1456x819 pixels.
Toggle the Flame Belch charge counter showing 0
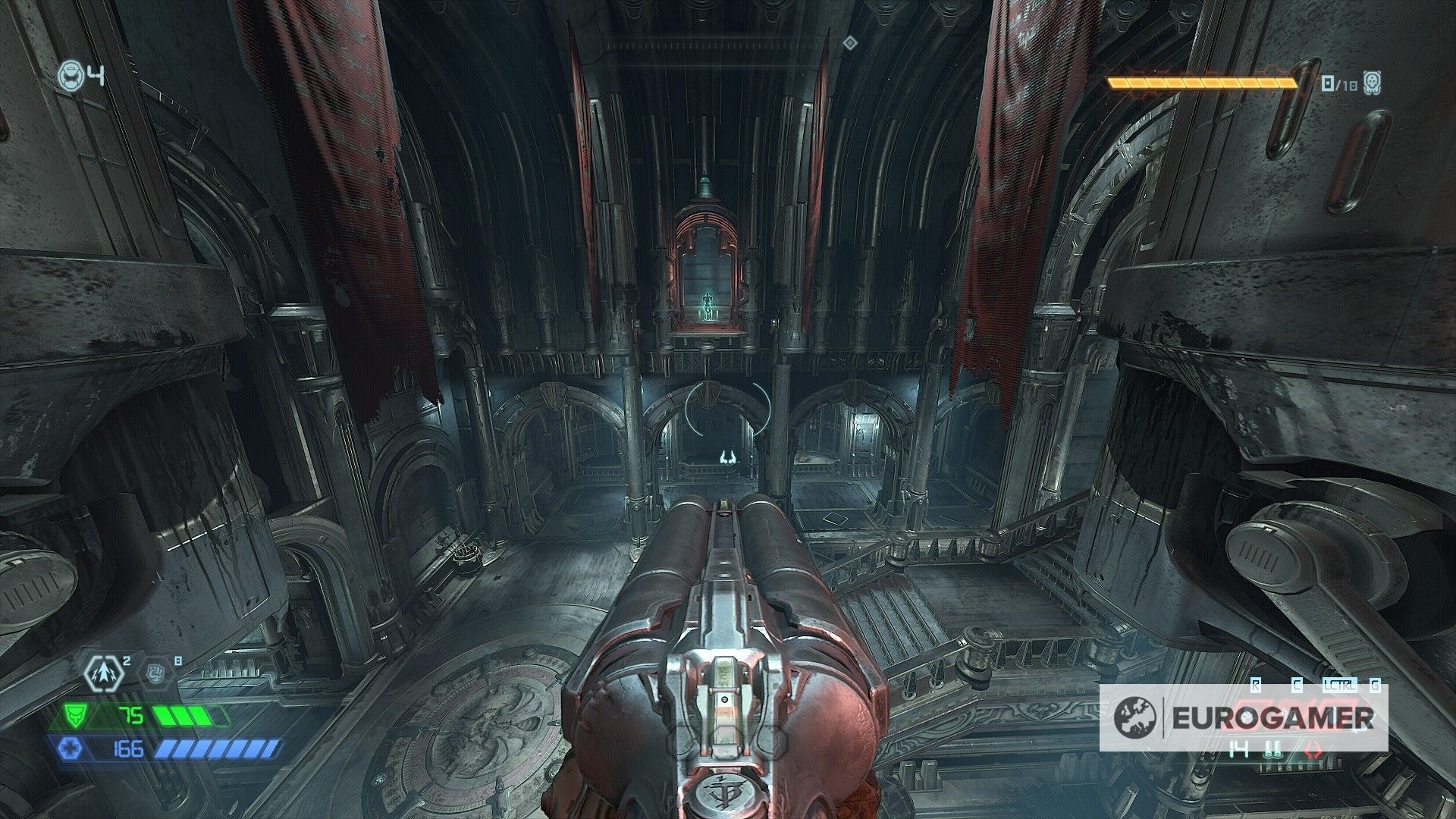pos(177,661)
